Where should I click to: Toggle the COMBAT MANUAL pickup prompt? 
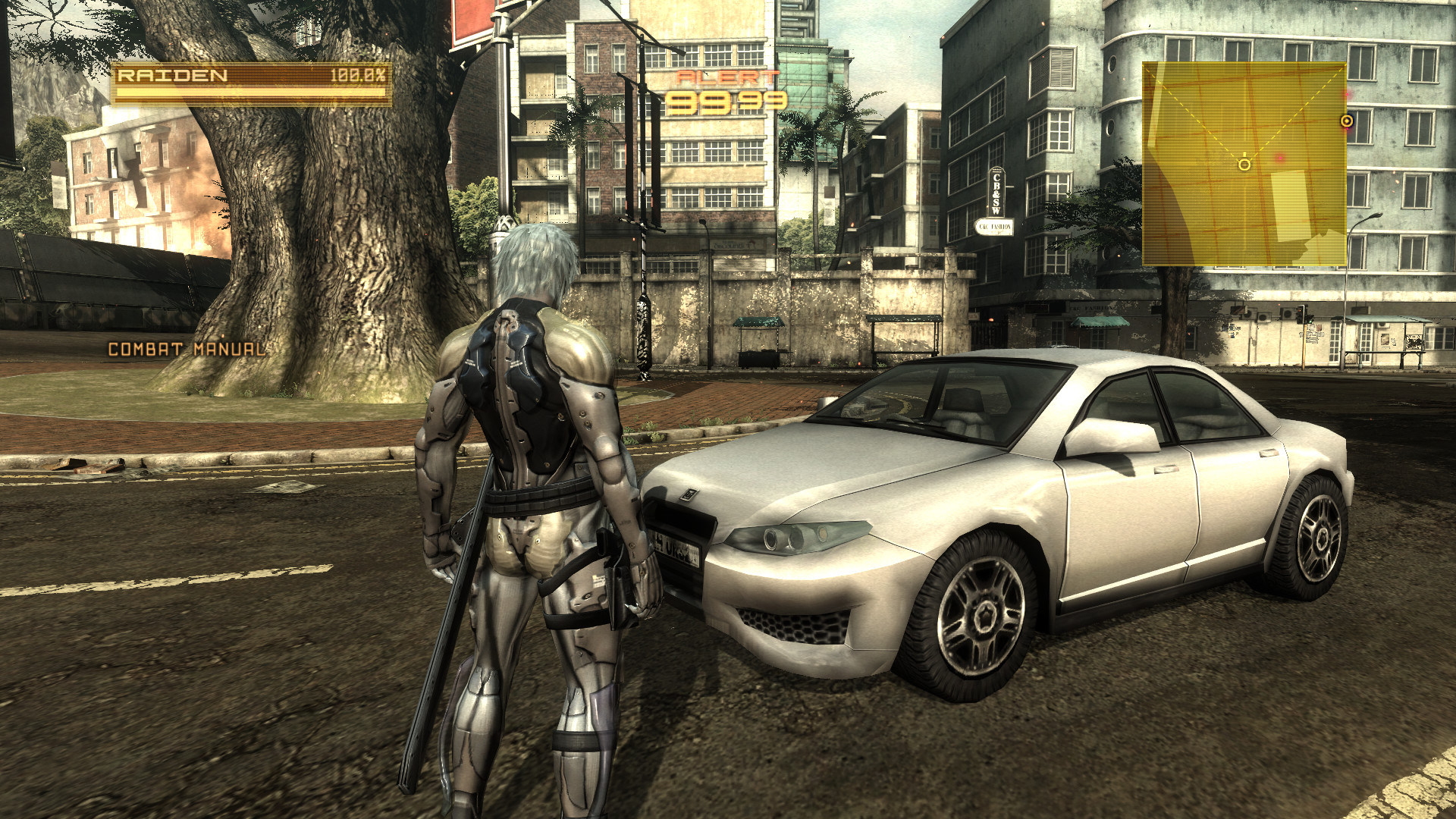(x=187, y=350)
